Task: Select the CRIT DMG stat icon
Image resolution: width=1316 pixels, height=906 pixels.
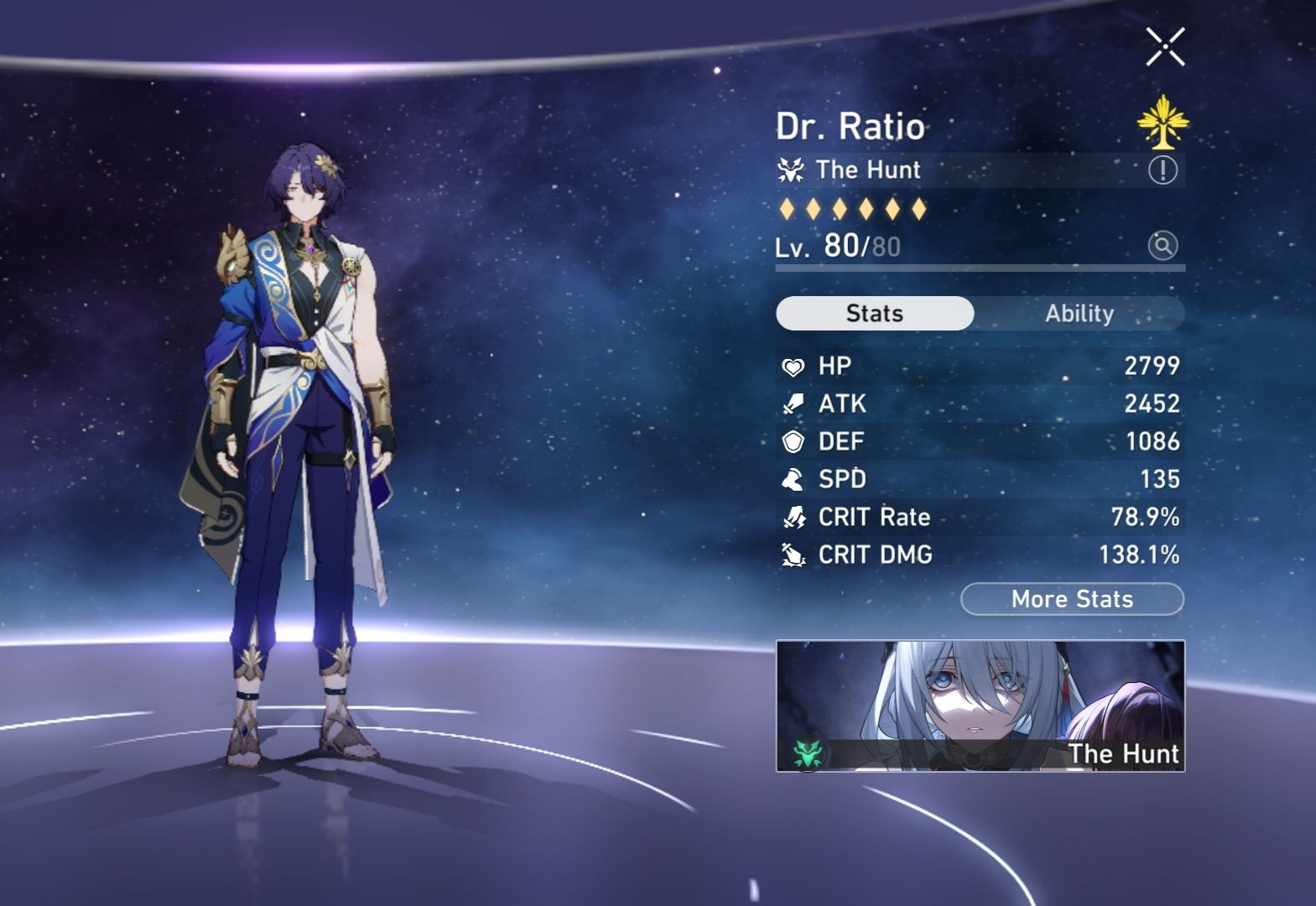Action: 793,555
